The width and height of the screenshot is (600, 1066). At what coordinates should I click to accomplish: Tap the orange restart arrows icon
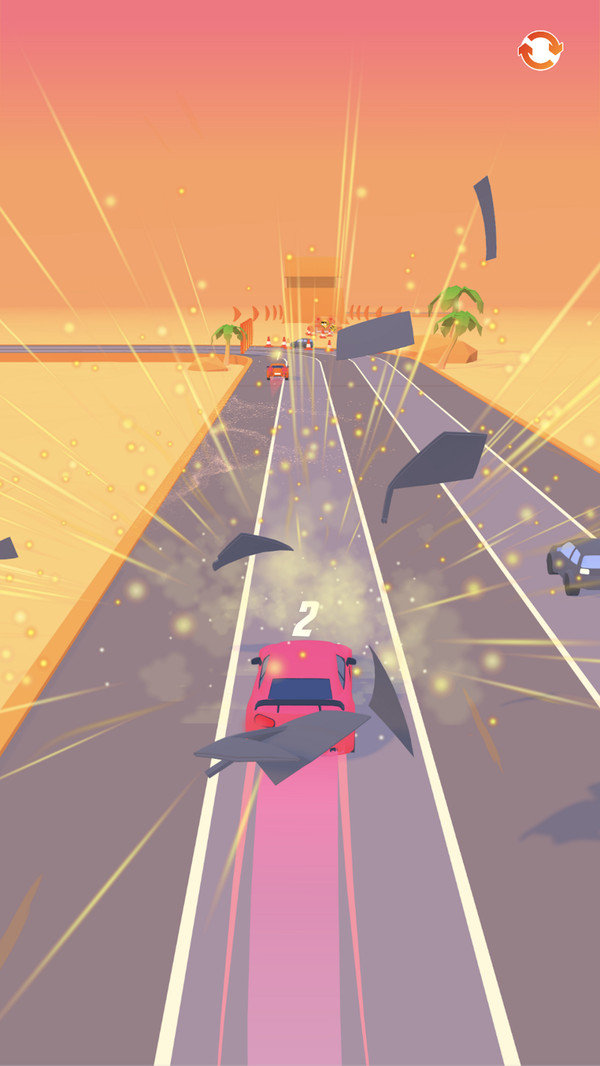pyautogui.click(x=540, y=50)
